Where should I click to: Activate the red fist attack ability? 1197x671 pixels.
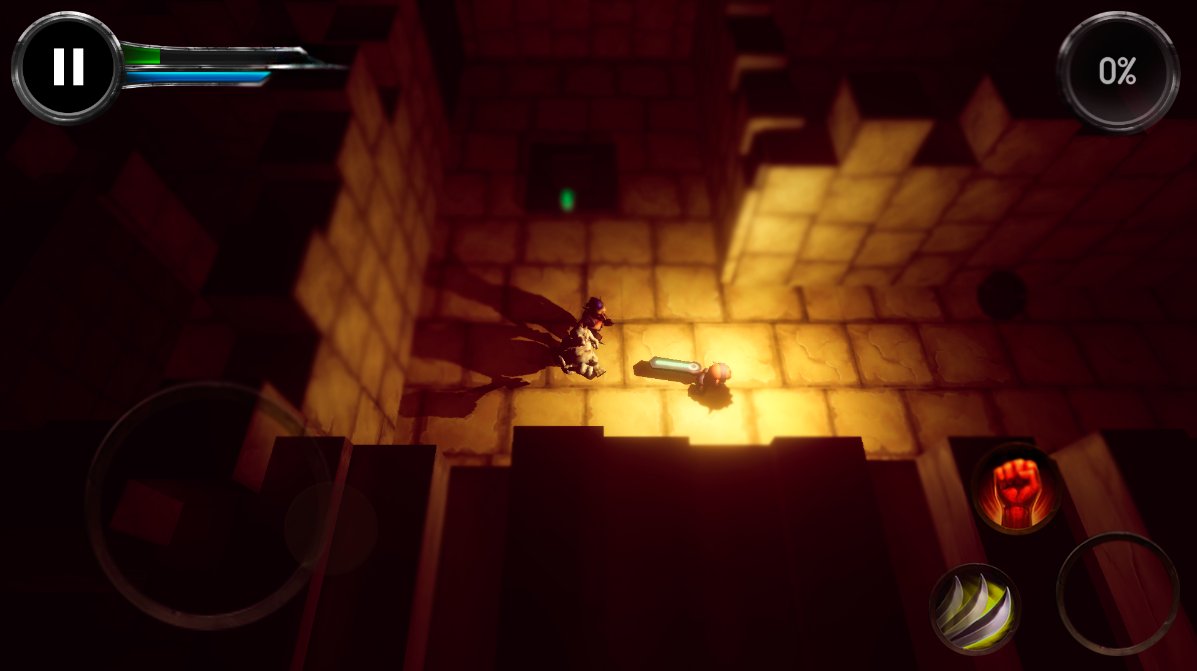click(1017, 487)
